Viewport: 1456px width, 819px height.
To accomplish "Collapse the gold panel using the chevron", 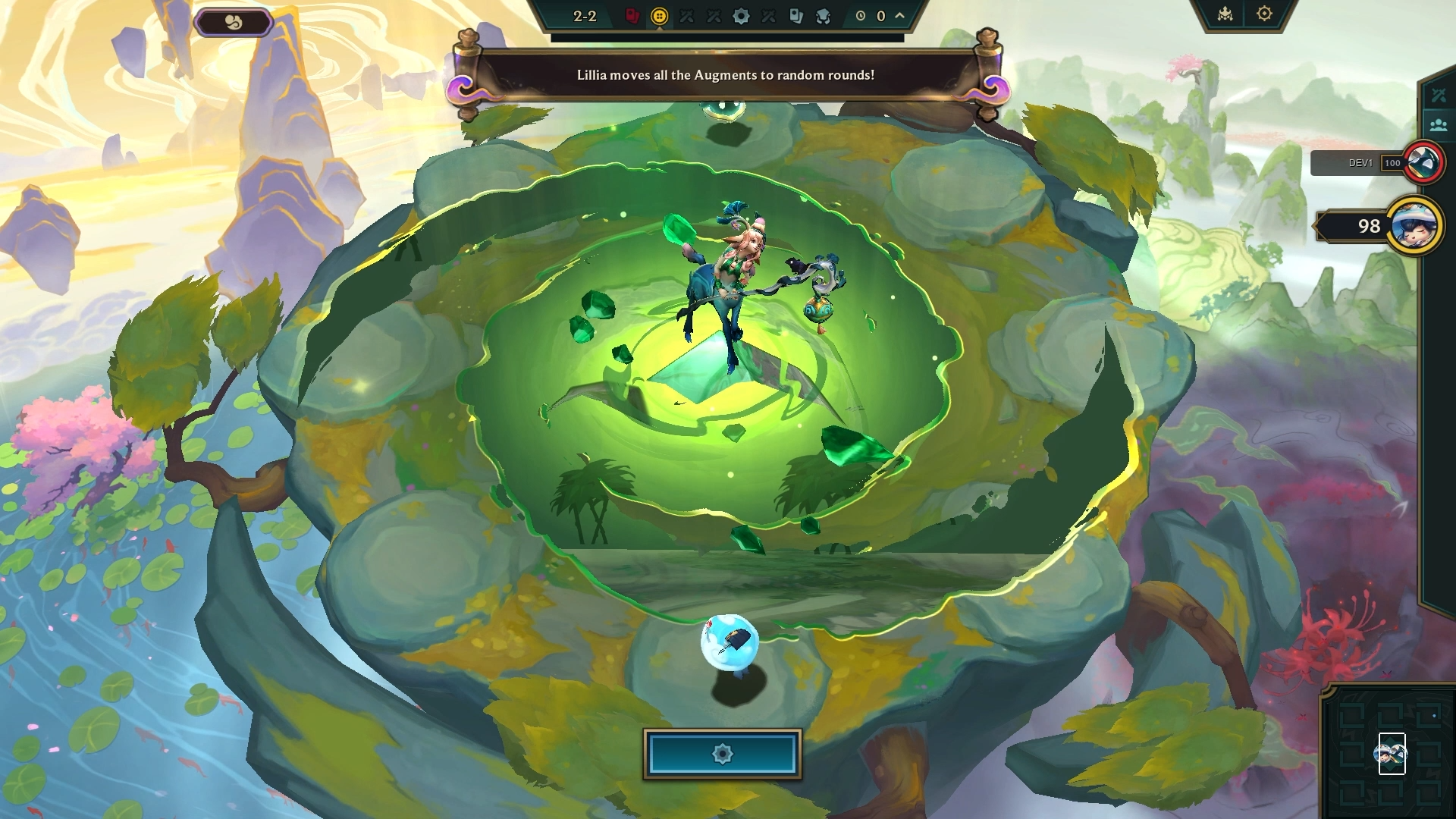I will [x=898, y=17].
